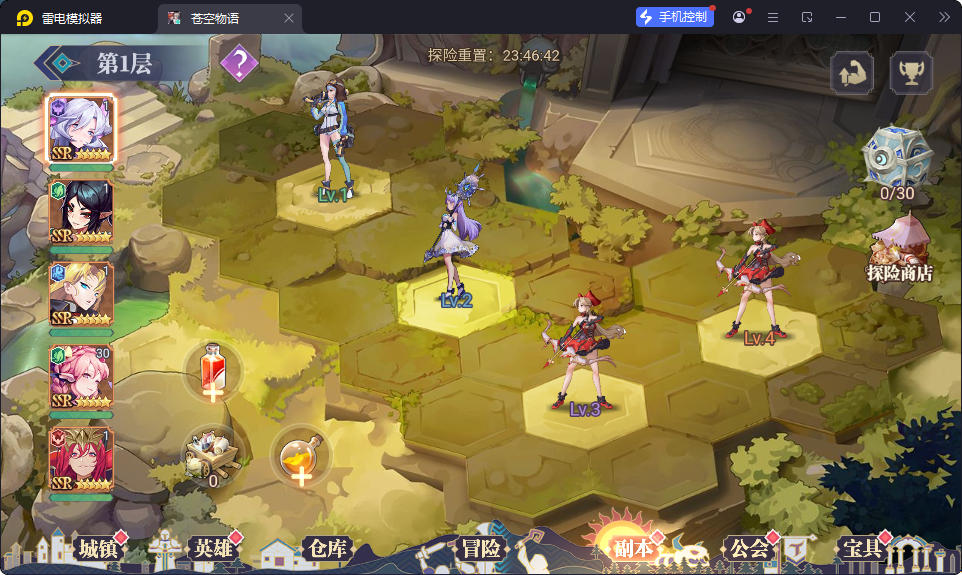Switch to the 冒险 tab

pyautogui.click(x=481, y=548)
